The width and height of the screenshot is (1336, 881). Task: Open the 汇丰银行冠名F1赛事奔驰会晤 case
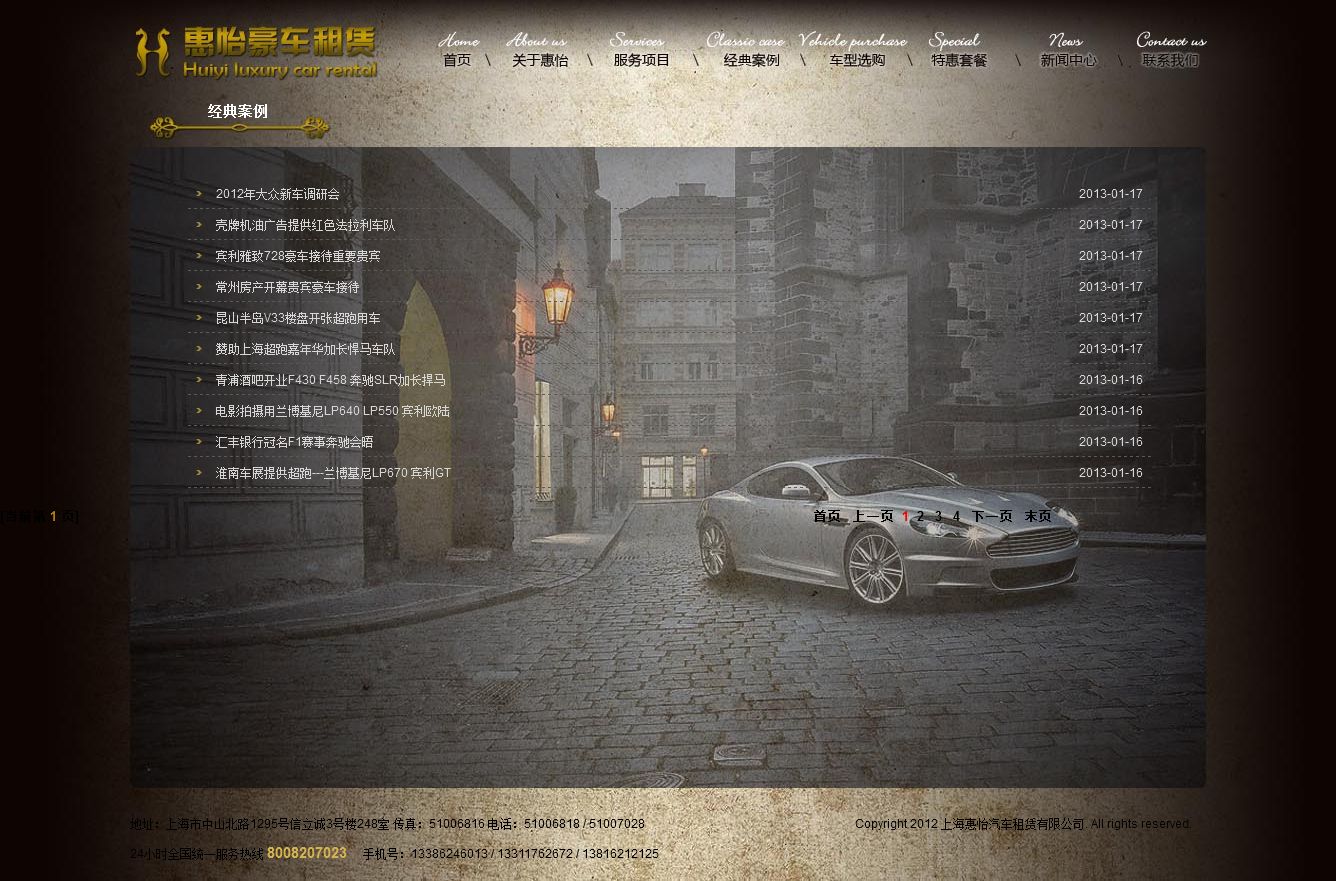[294, 442]
